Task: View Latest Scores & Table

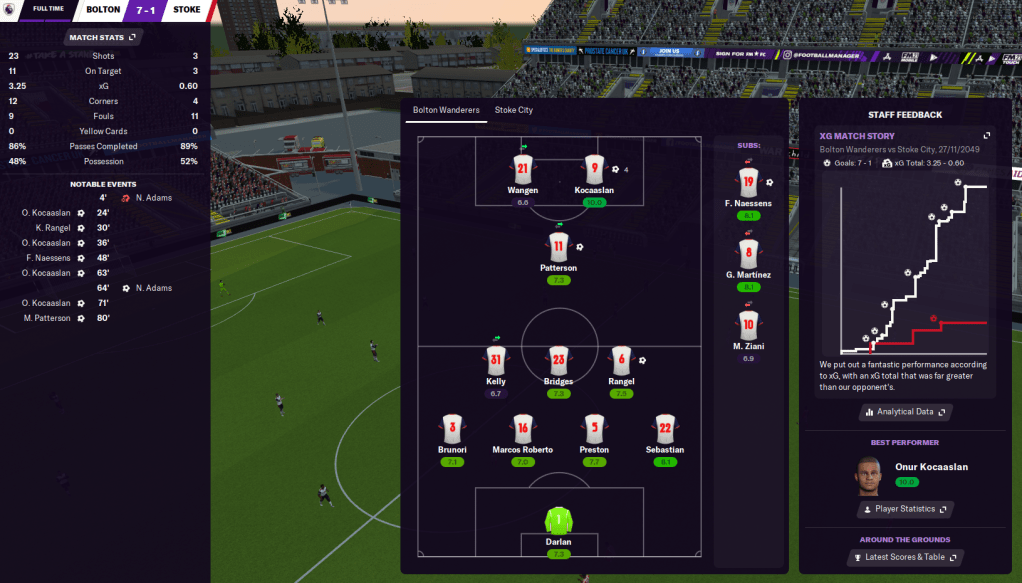Action: click(x=904, y=558)
